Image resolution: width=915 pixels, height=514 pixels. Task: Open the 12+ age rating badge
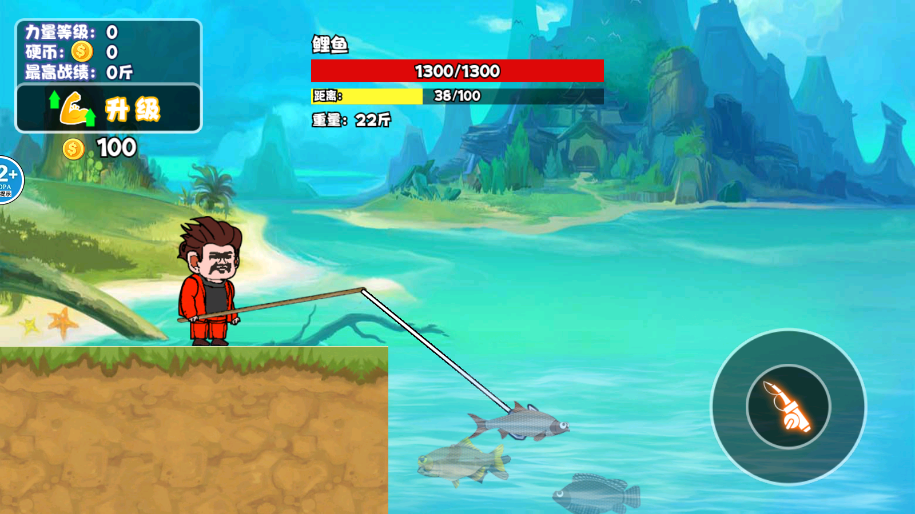point(7,180)
